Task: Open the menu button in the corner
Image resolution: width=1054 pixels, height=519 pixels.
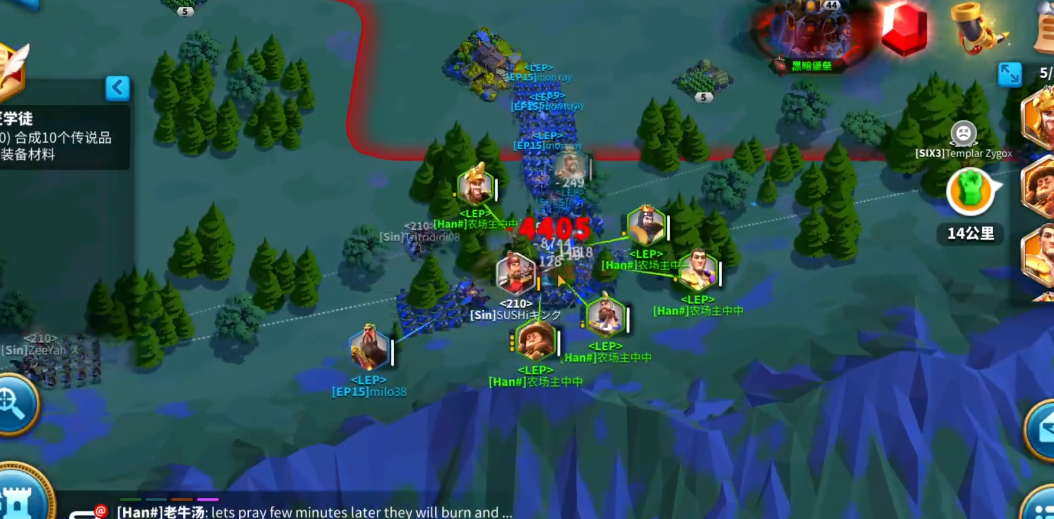Action: pyautogui.click(x=1042, y=504)
